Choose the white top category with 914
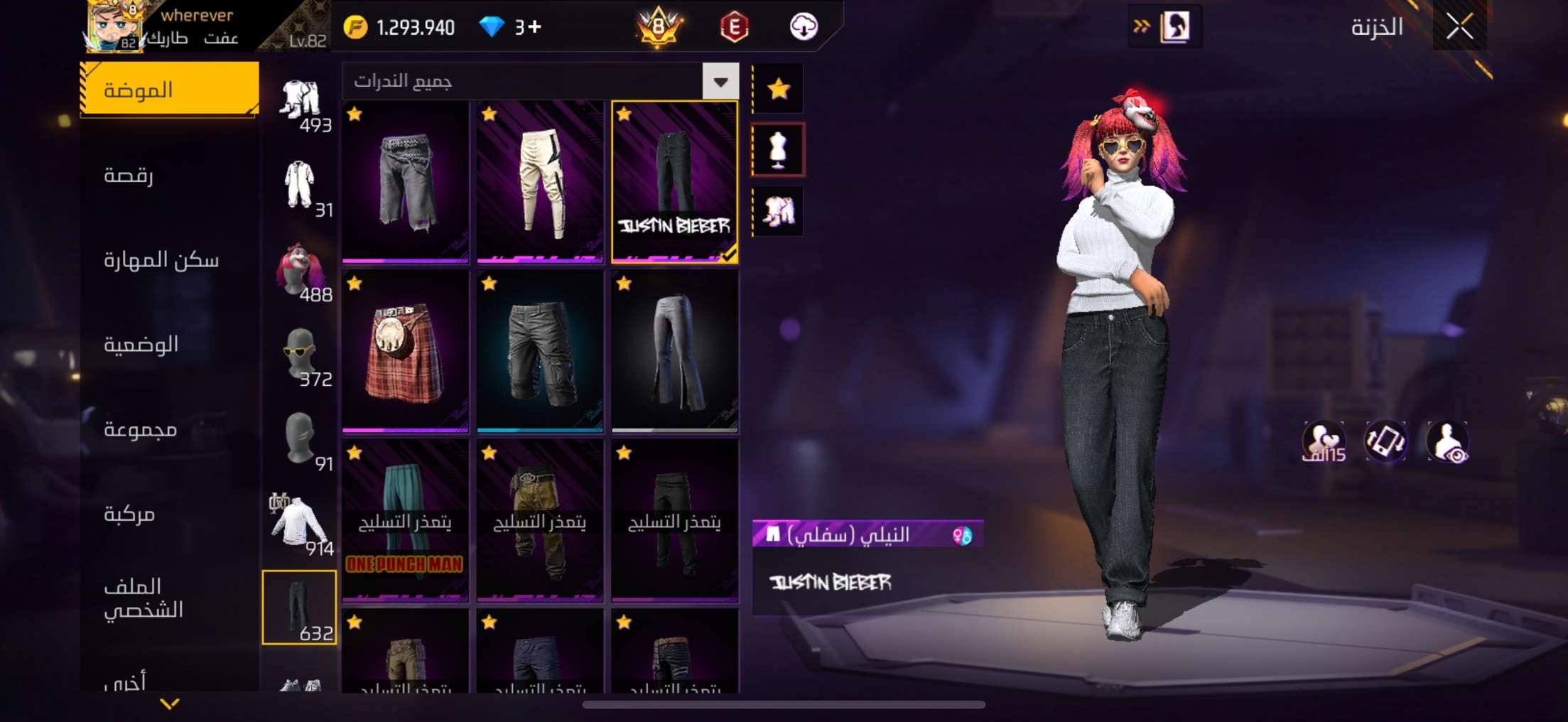The height and width of the screenshot is (722, 1568). (x=300, y=524)
